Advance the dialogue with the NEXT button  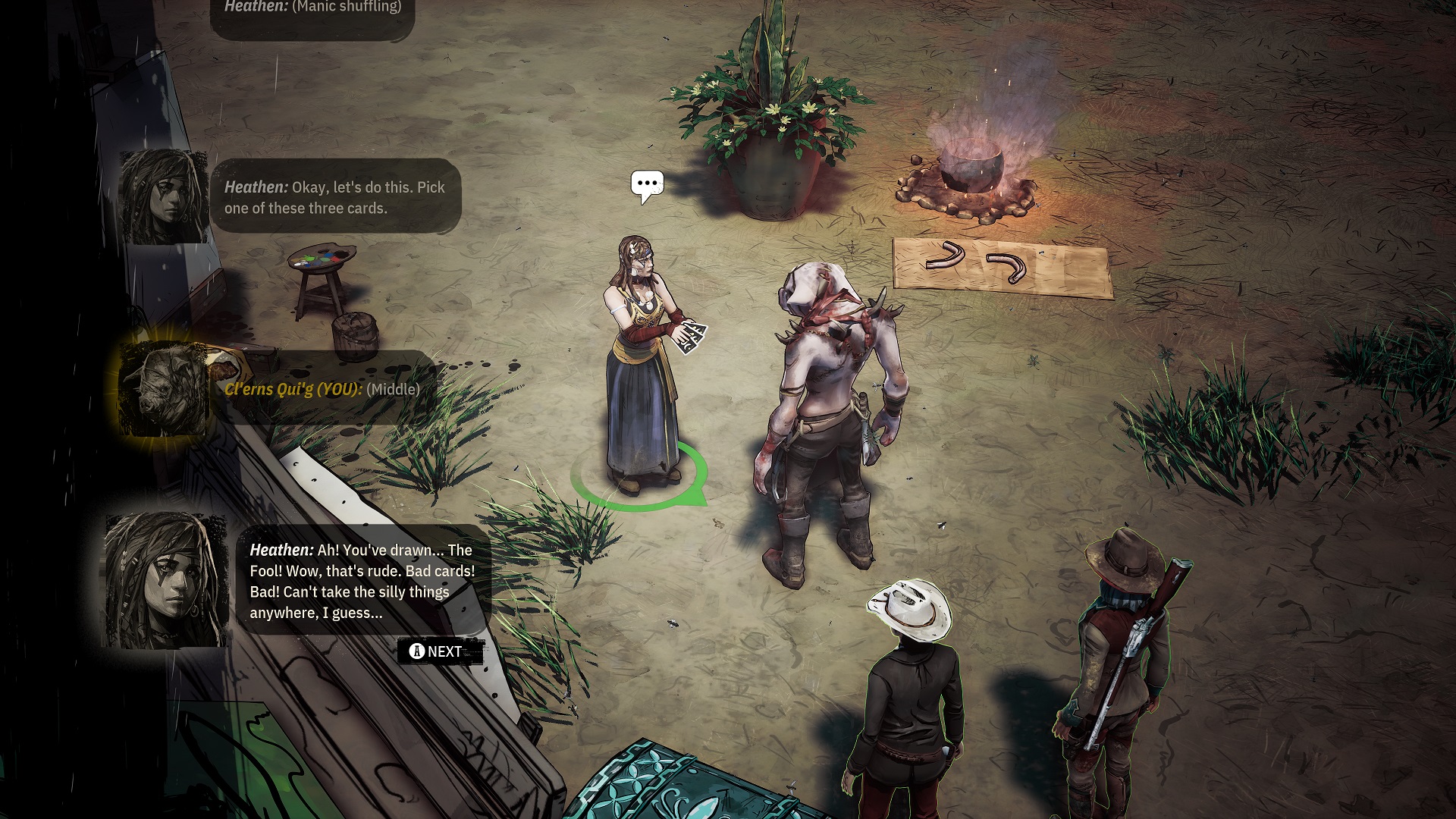tap(439, 651)
